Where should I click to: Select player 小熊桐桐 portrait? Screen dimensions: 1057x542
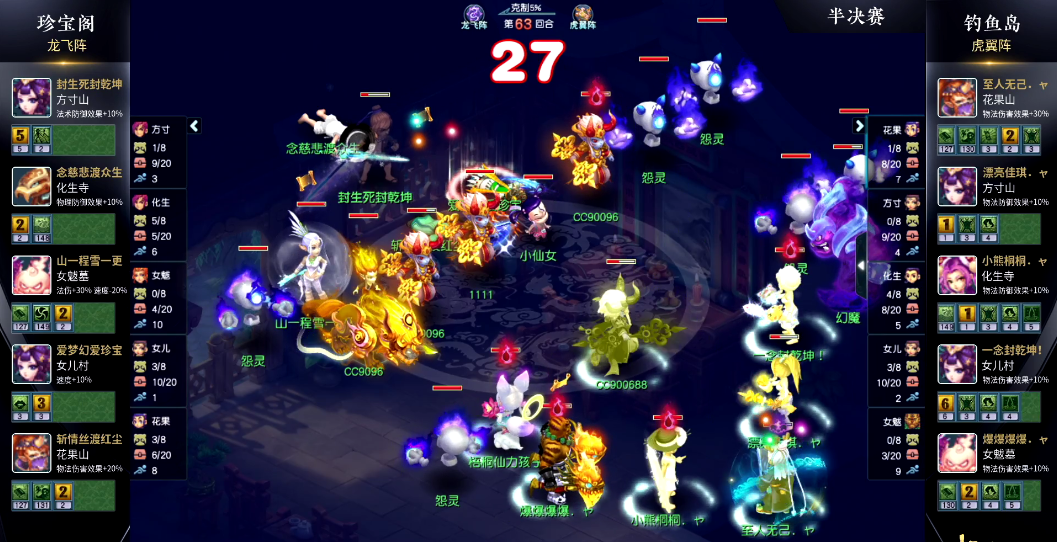pyautogui.click(x=957, y=275)
